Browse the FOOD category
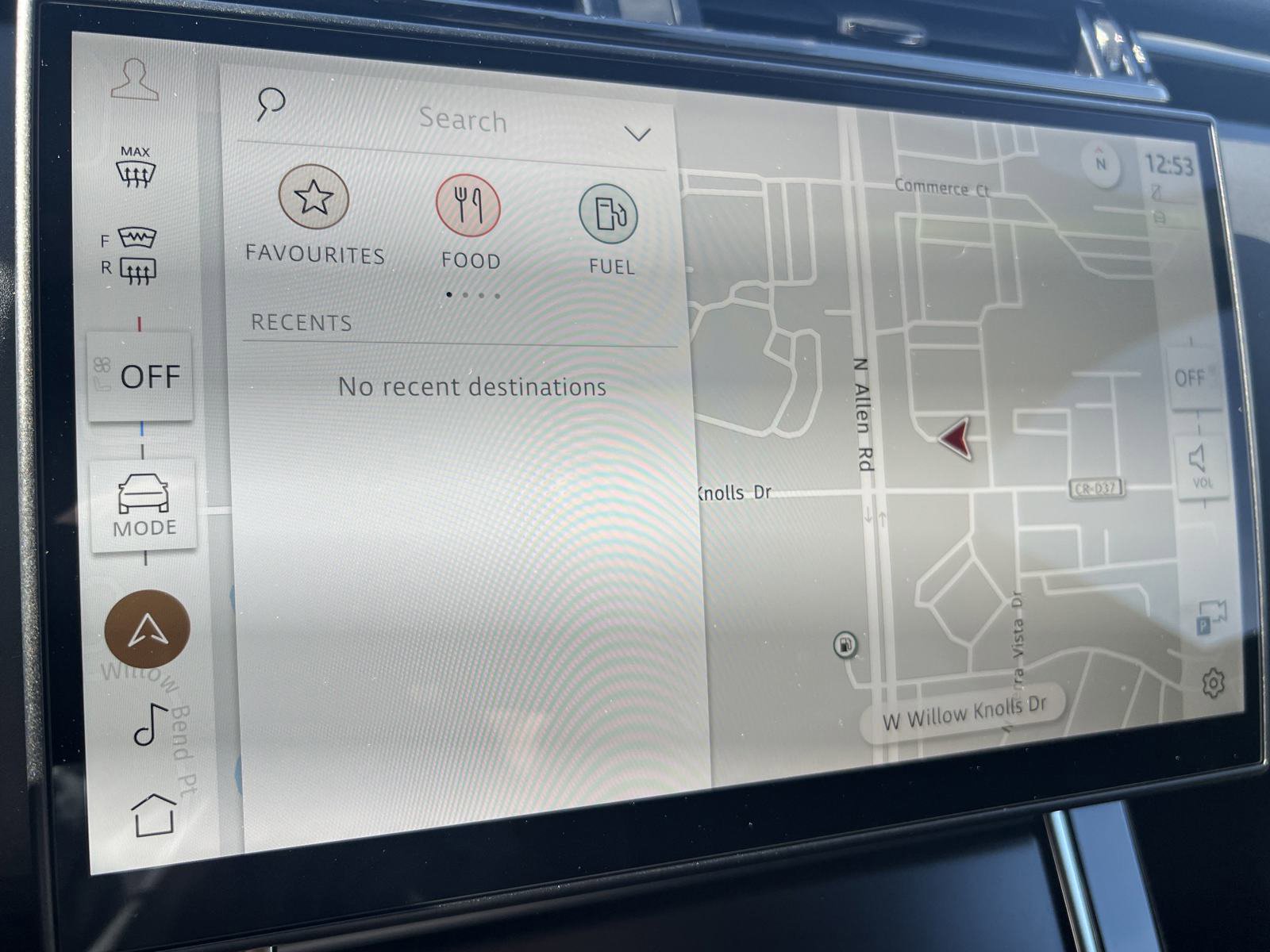Screen dimensions: 1270x952 click(470, 205)
